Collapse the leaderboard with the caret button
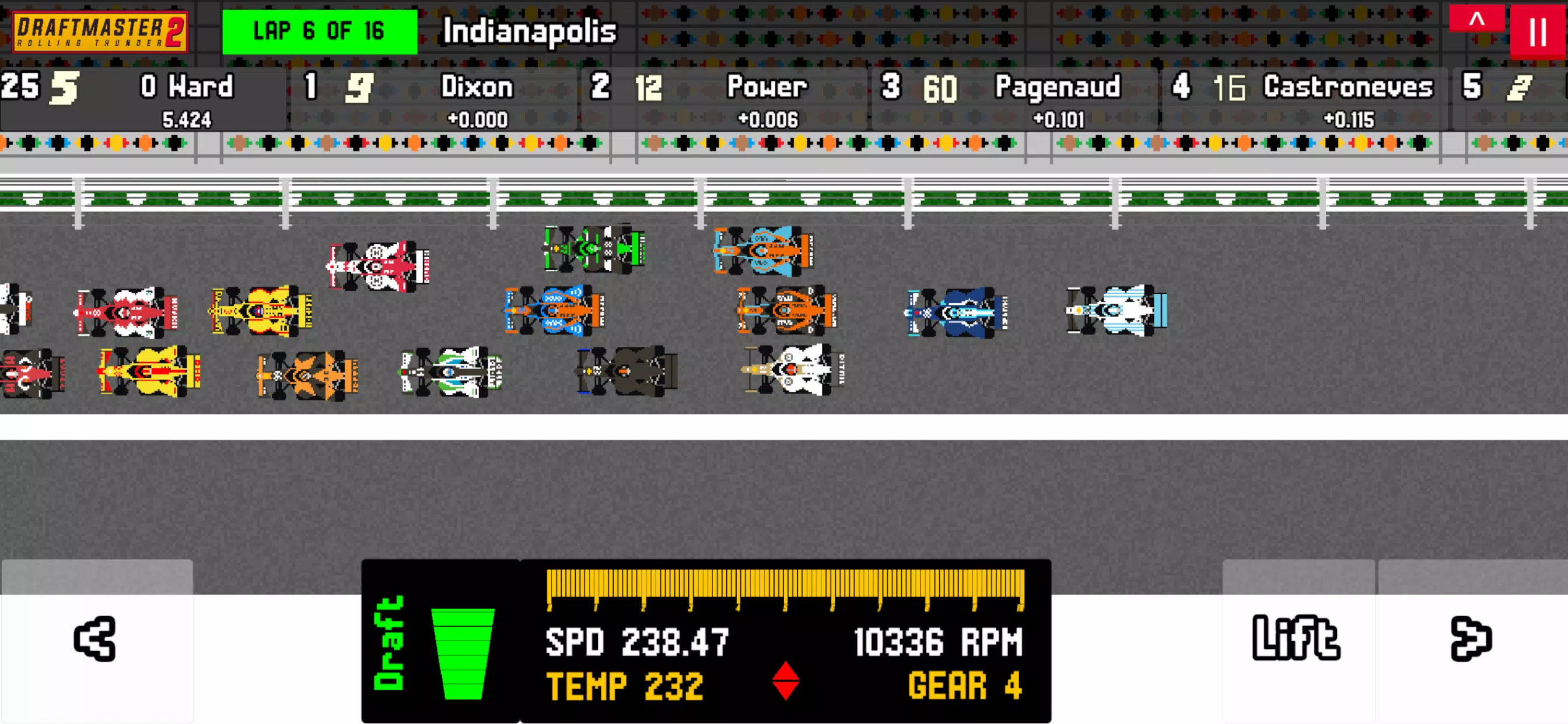Viewport: 1568px width, 724px height. pos(1476,19)
